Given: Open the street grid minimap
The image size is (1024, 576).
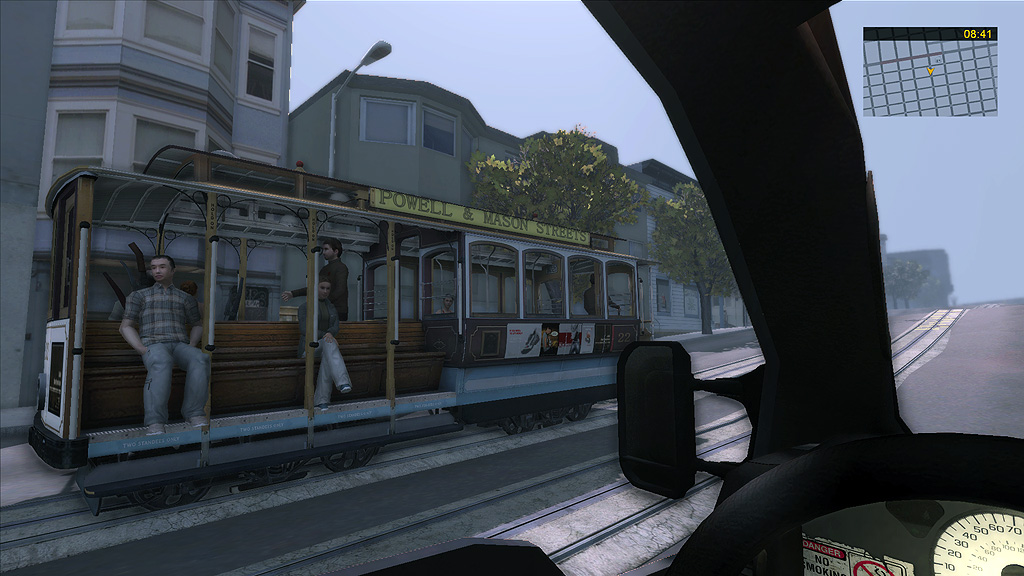Looking at the screenshot, I should 930,78.
